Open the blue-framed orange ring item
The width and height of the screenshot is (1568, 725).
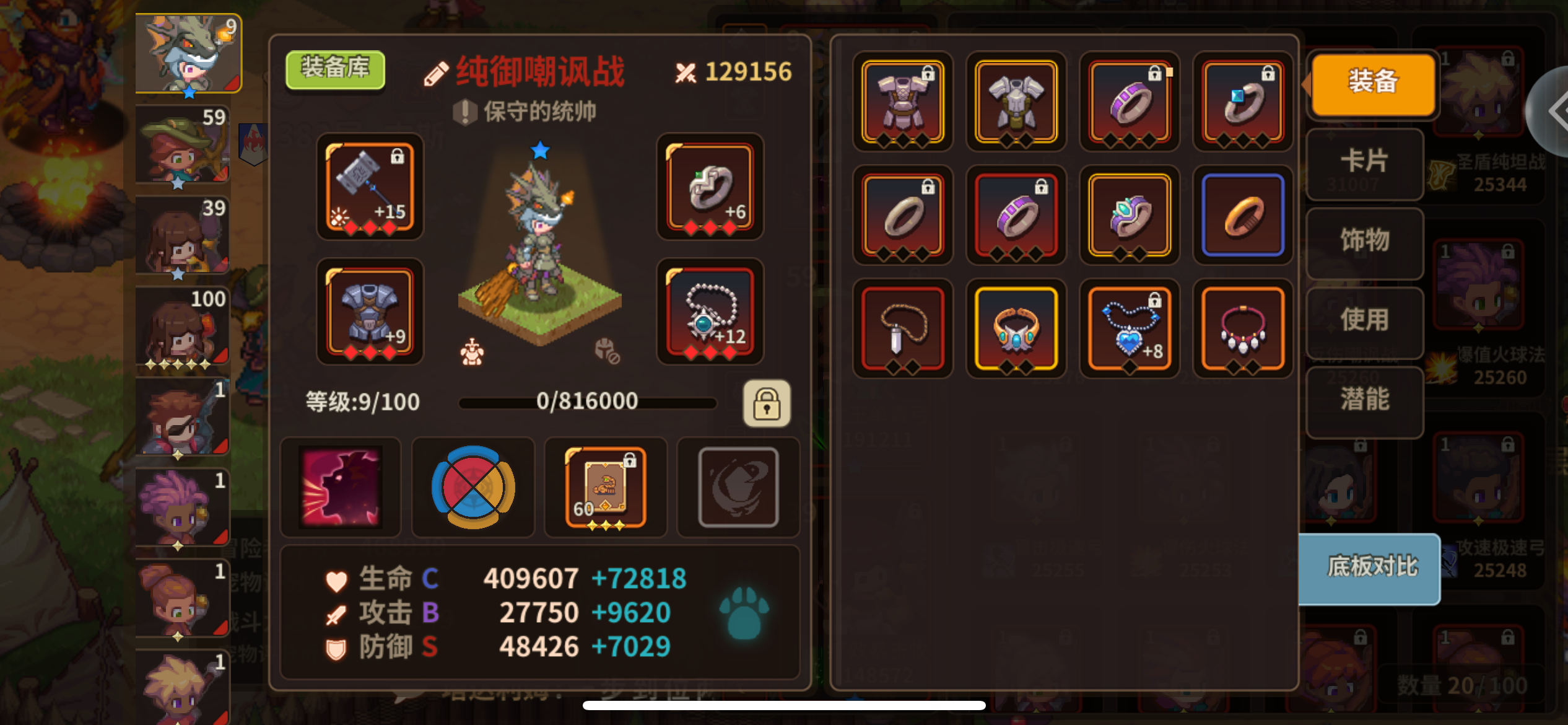pos(1243,216)
